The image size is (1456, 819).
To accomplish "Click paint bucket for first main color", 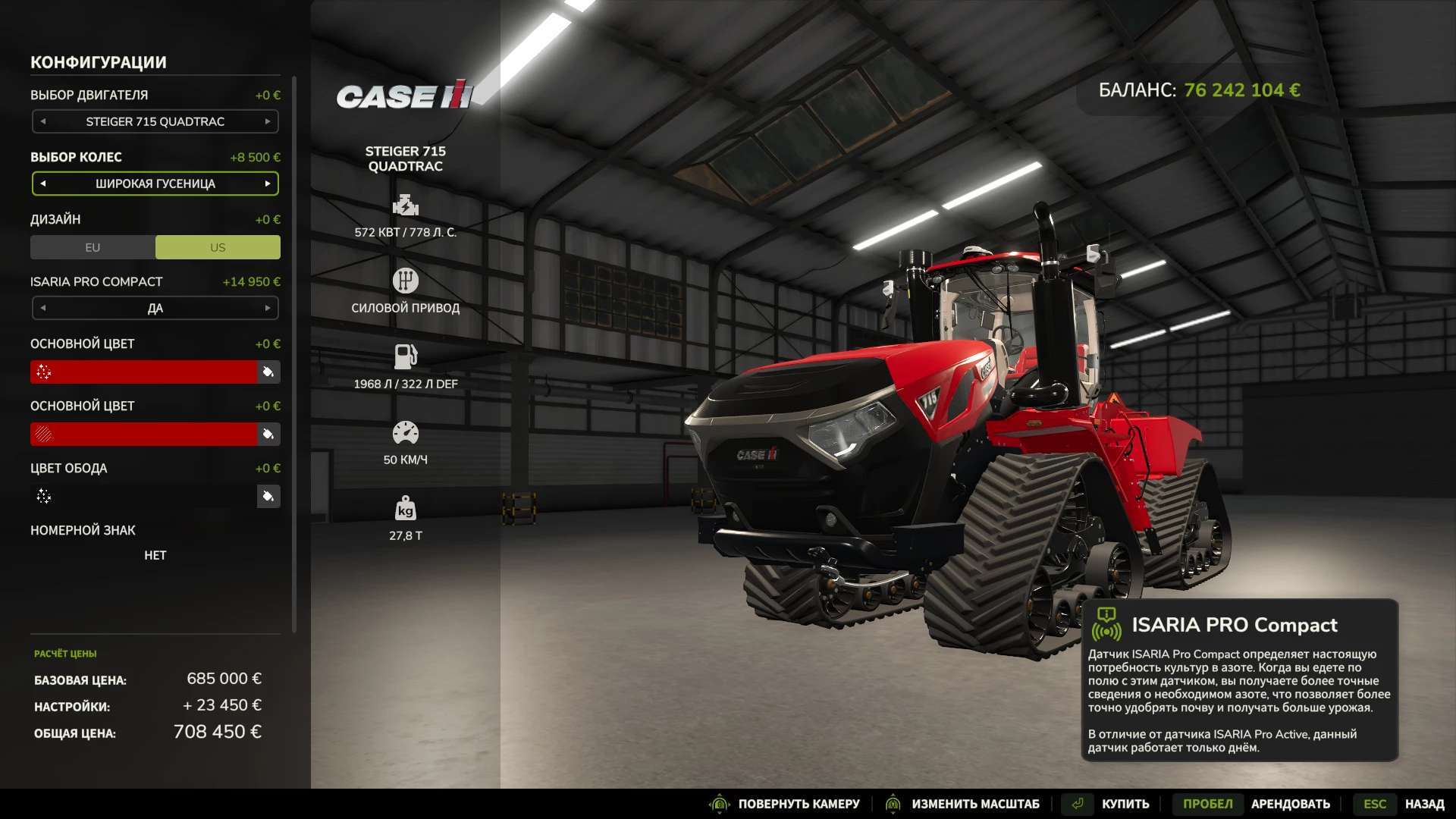I will (x=268, y=372).
